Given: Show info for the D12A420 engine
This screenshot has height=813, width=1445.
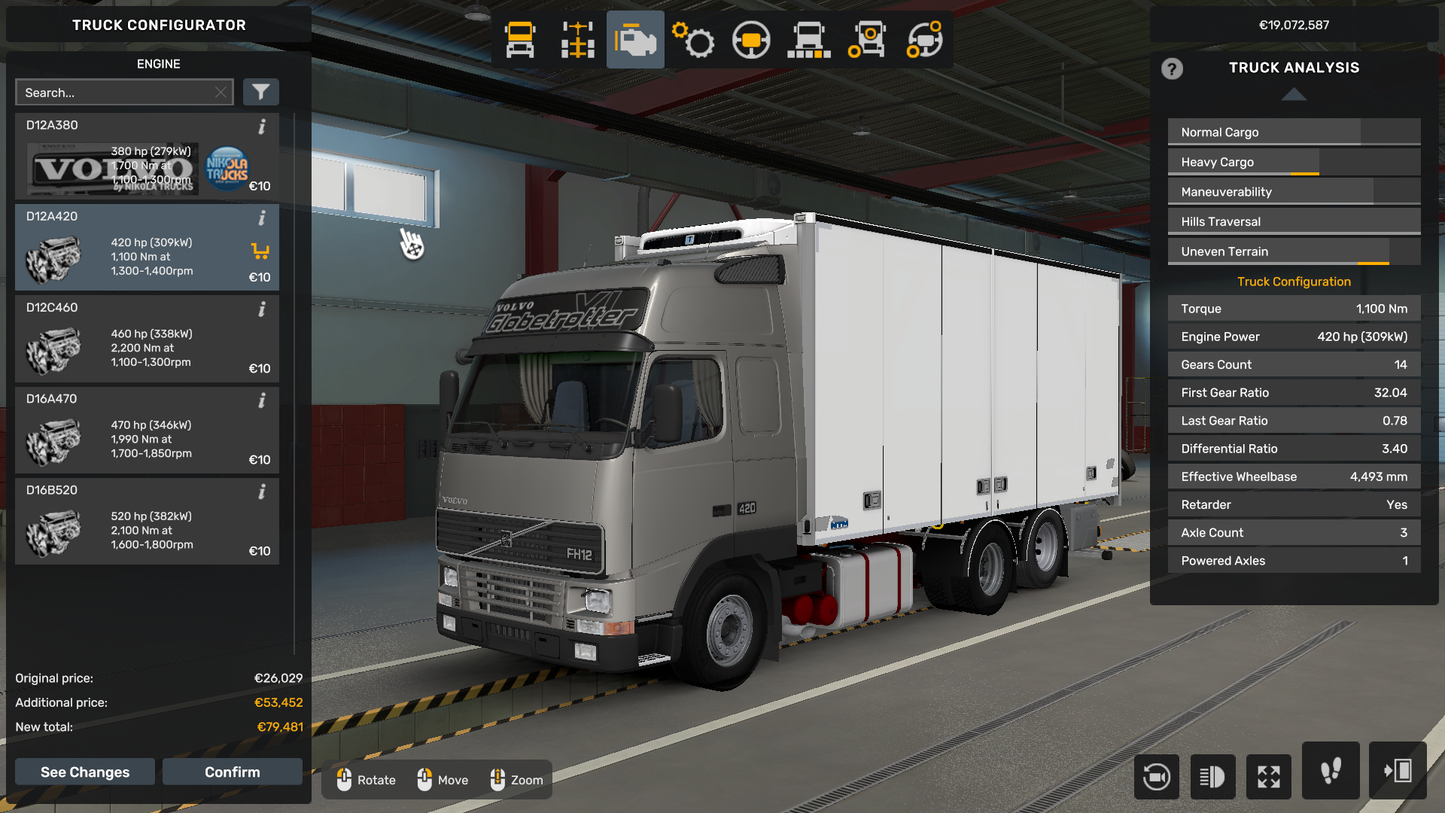Looking at the screenshot, I should [262, 218].
